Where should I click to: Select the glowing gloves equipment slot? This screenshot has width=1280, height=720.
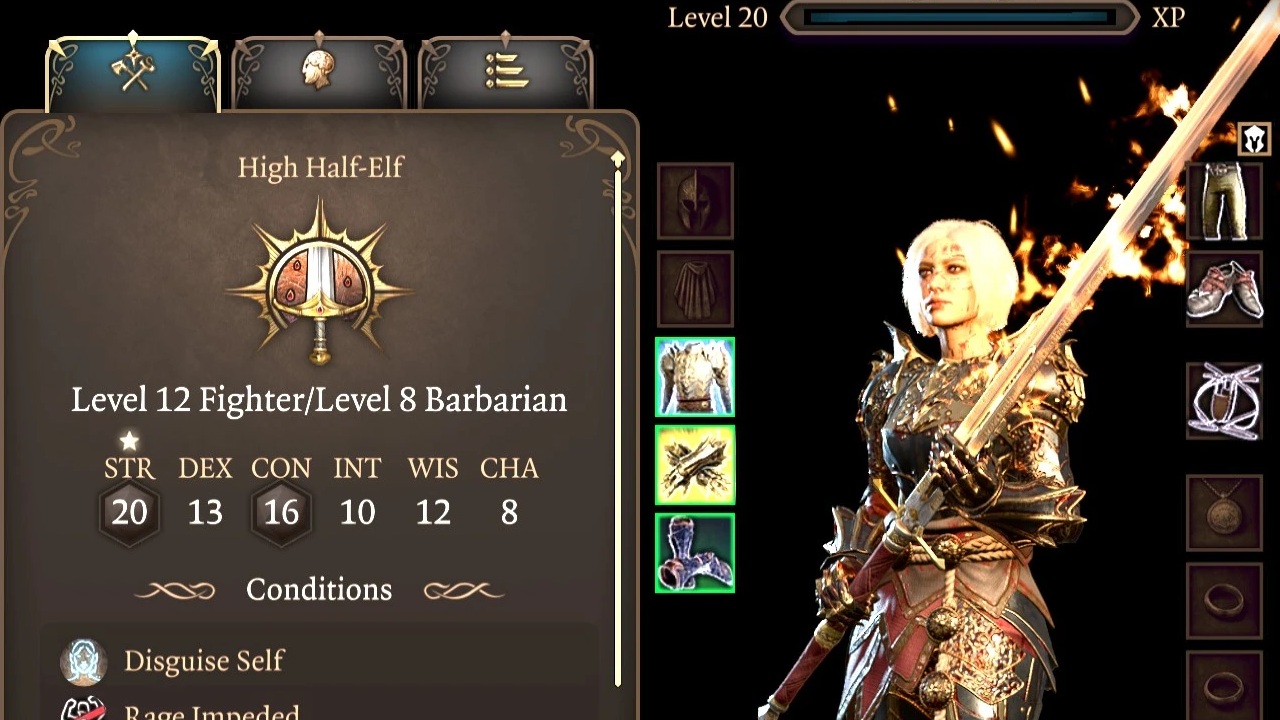coord(694,466)
